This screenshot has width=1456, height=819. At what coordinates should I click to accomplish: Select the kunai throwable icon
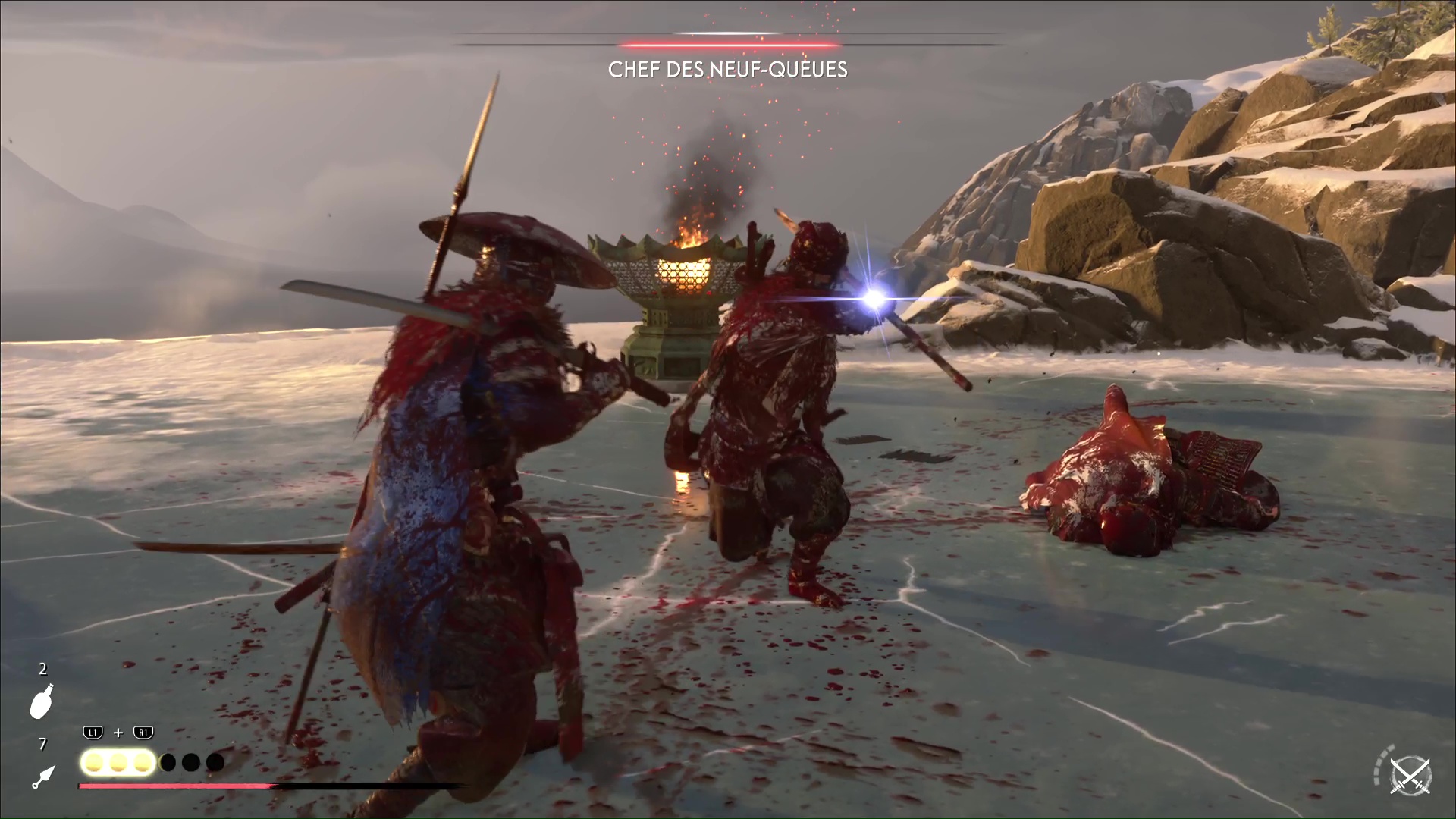(x=43, y=776)
